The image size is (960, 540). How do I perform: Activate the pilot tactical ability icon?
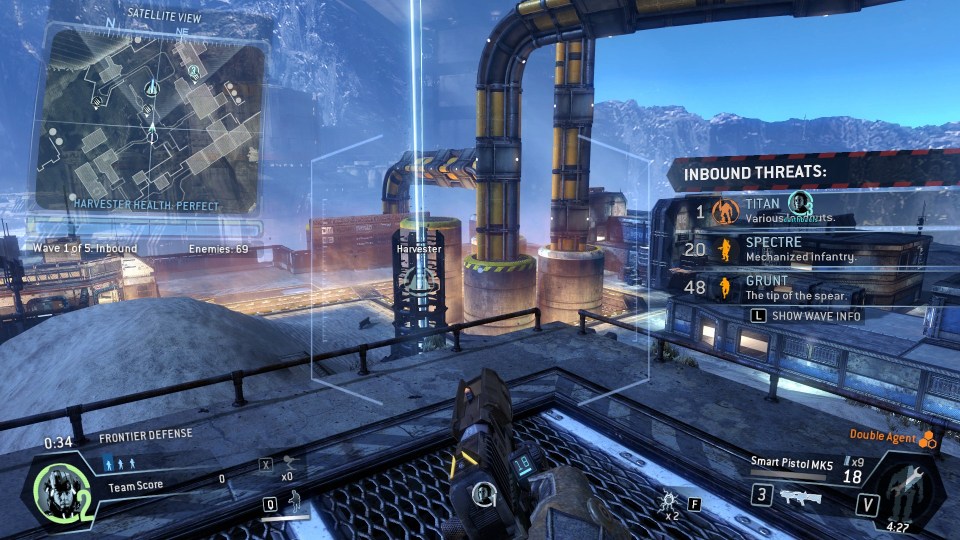(295, 502)
